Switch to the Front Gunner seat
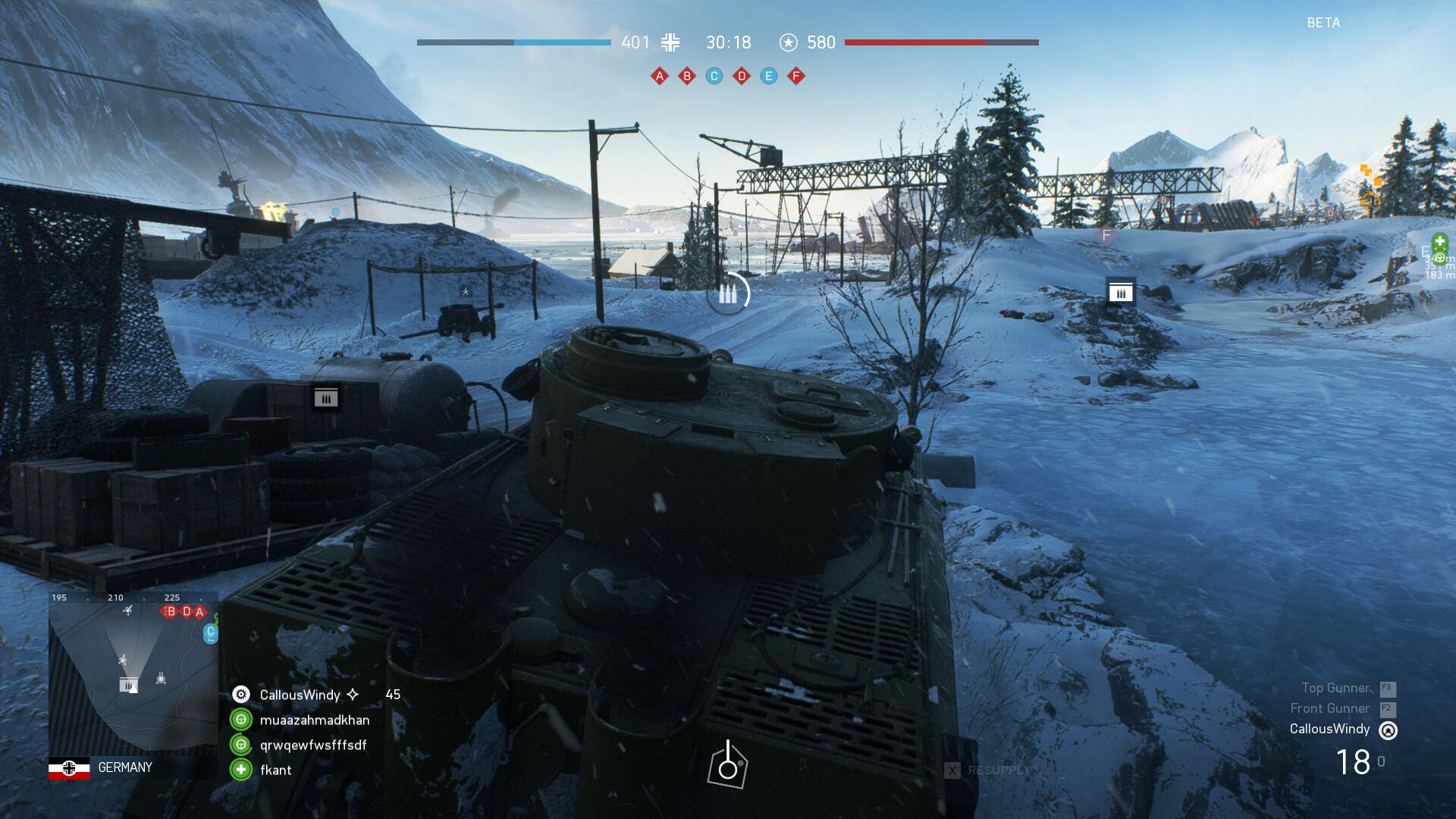Viewport: 1456px width, 819px height. pos(1330,708)
